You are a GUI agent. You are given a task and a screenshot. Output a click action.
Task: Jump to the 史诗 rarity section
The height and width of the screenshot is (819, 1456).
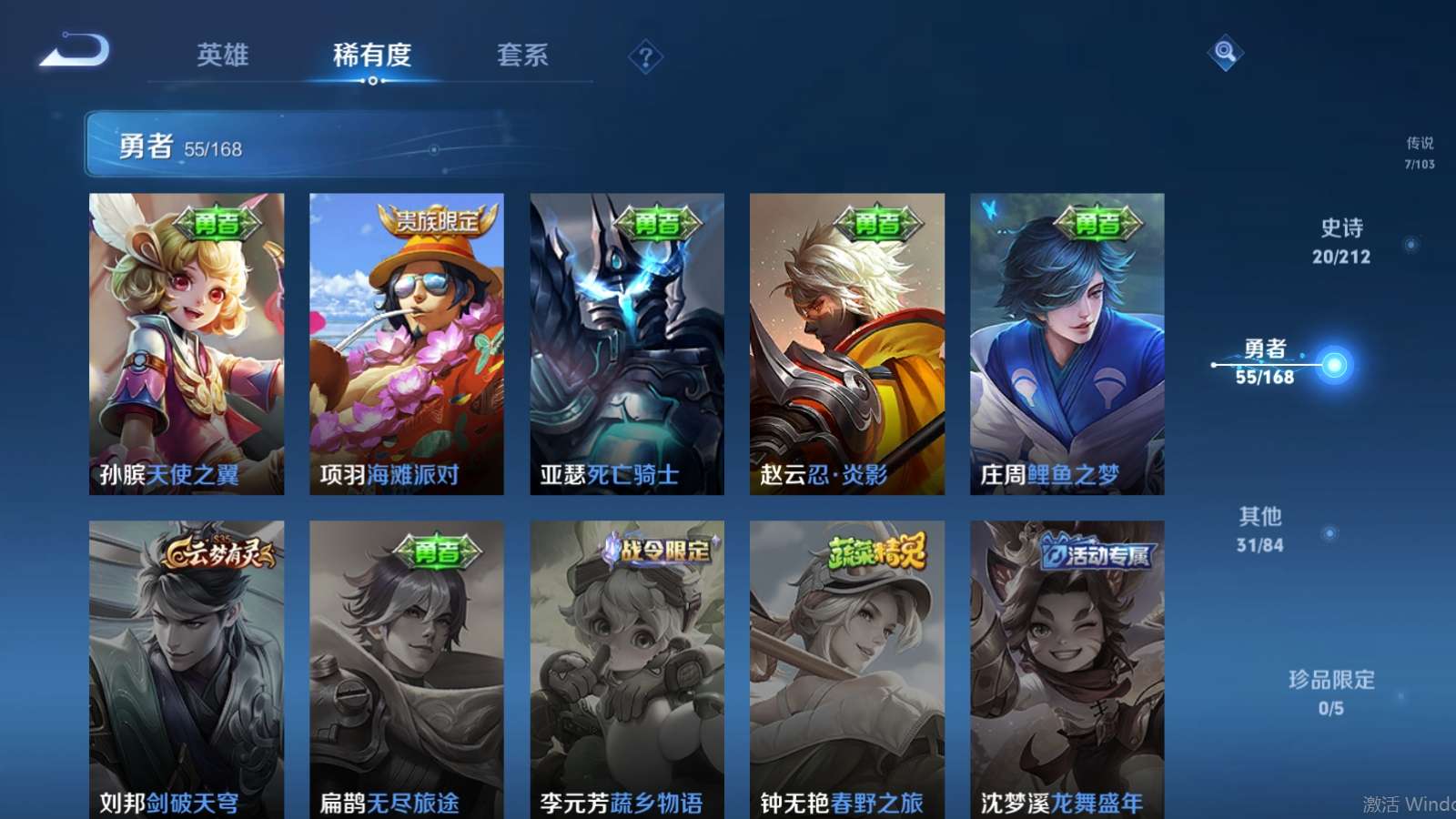1341,241
